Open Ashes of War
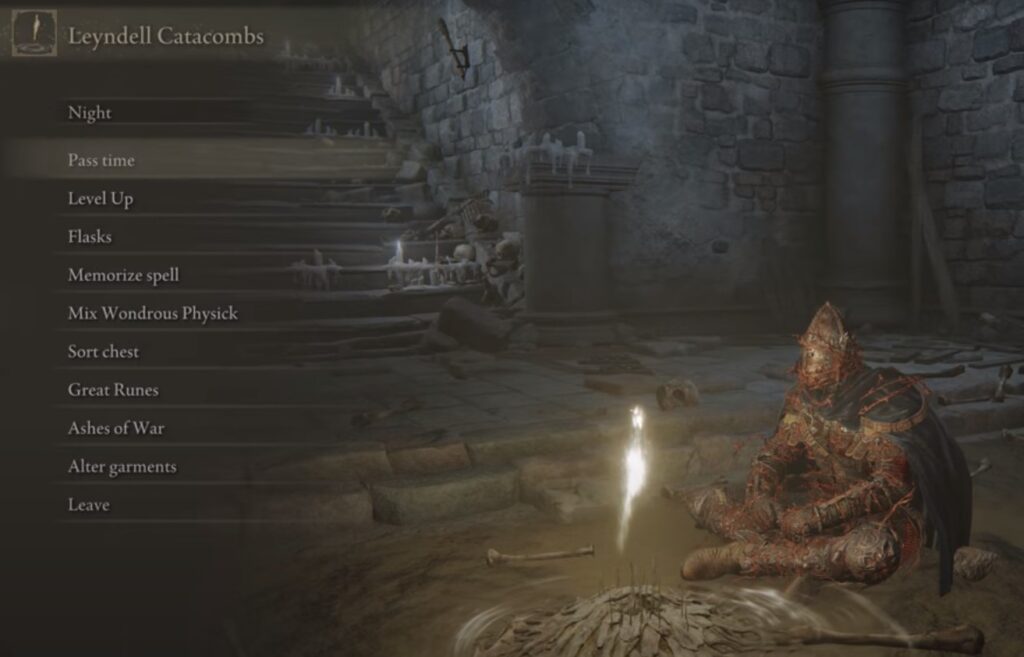Screen dimensions: 1024x657 pyautogui.click(x=116, y=428)
